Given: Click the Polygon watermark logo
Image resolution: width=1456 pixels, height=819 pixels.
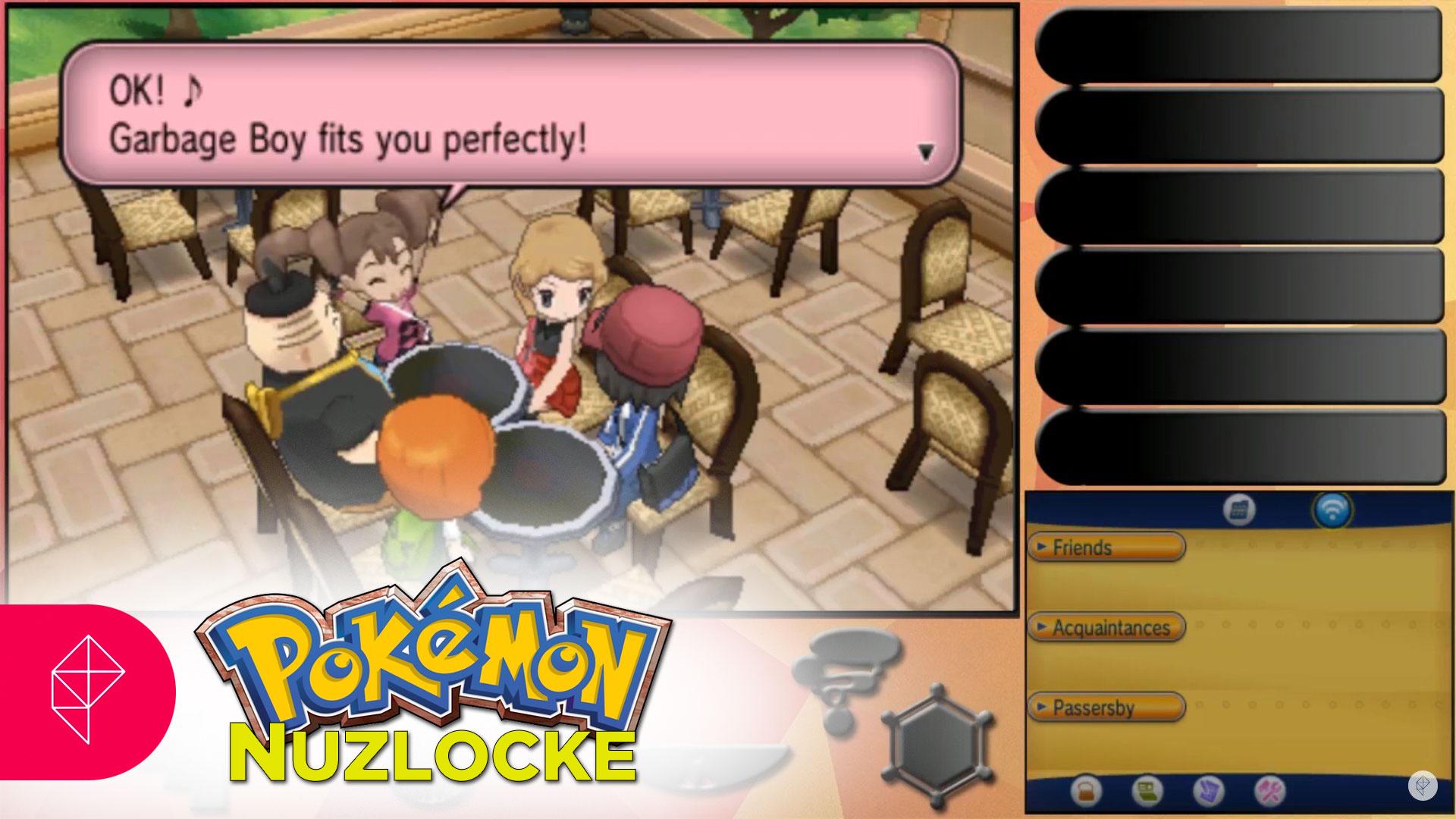Looking at the screenshot, I should coord(1422,786).
